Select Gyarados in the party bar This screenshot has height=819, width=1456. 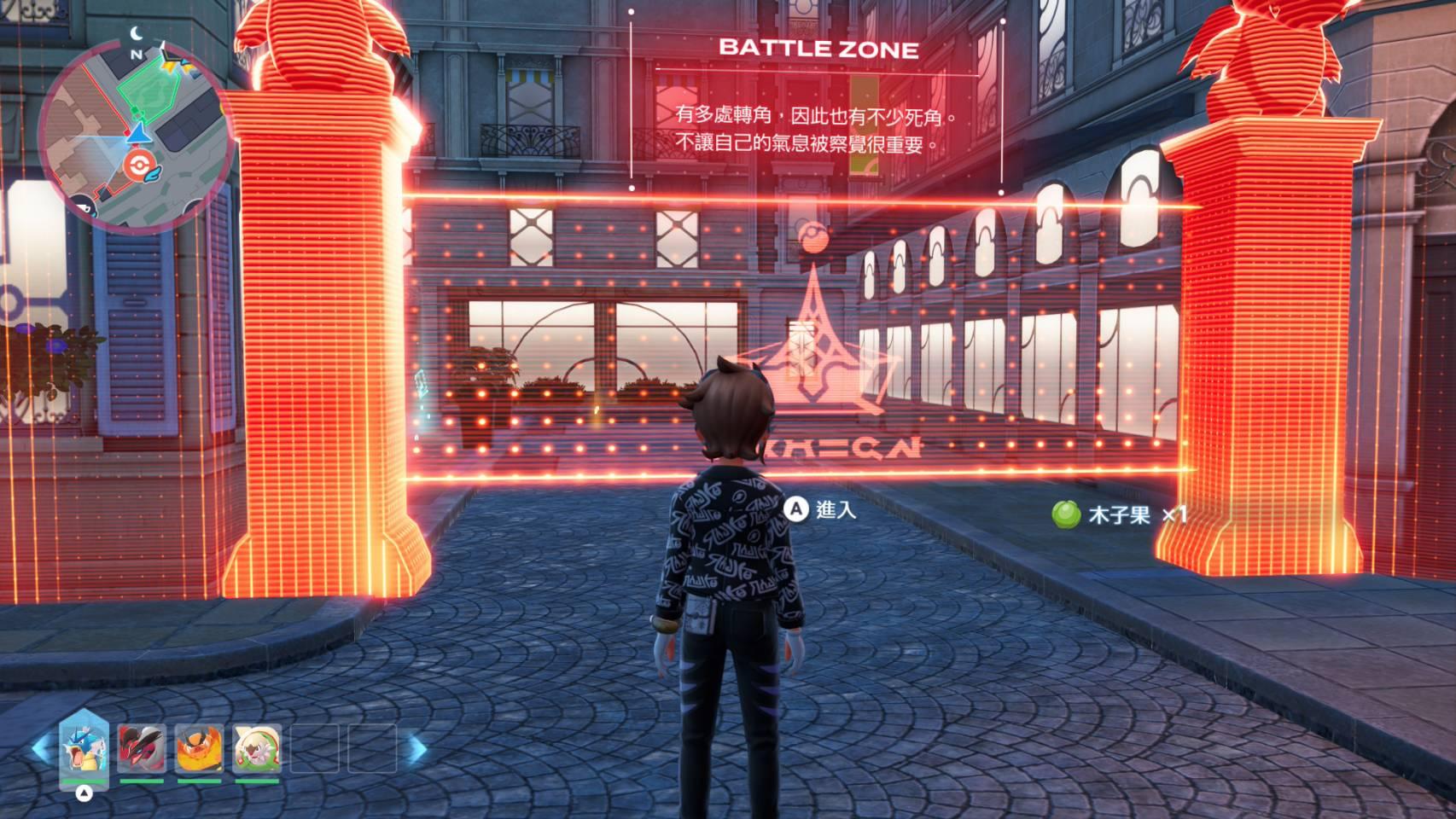point(84,748)
